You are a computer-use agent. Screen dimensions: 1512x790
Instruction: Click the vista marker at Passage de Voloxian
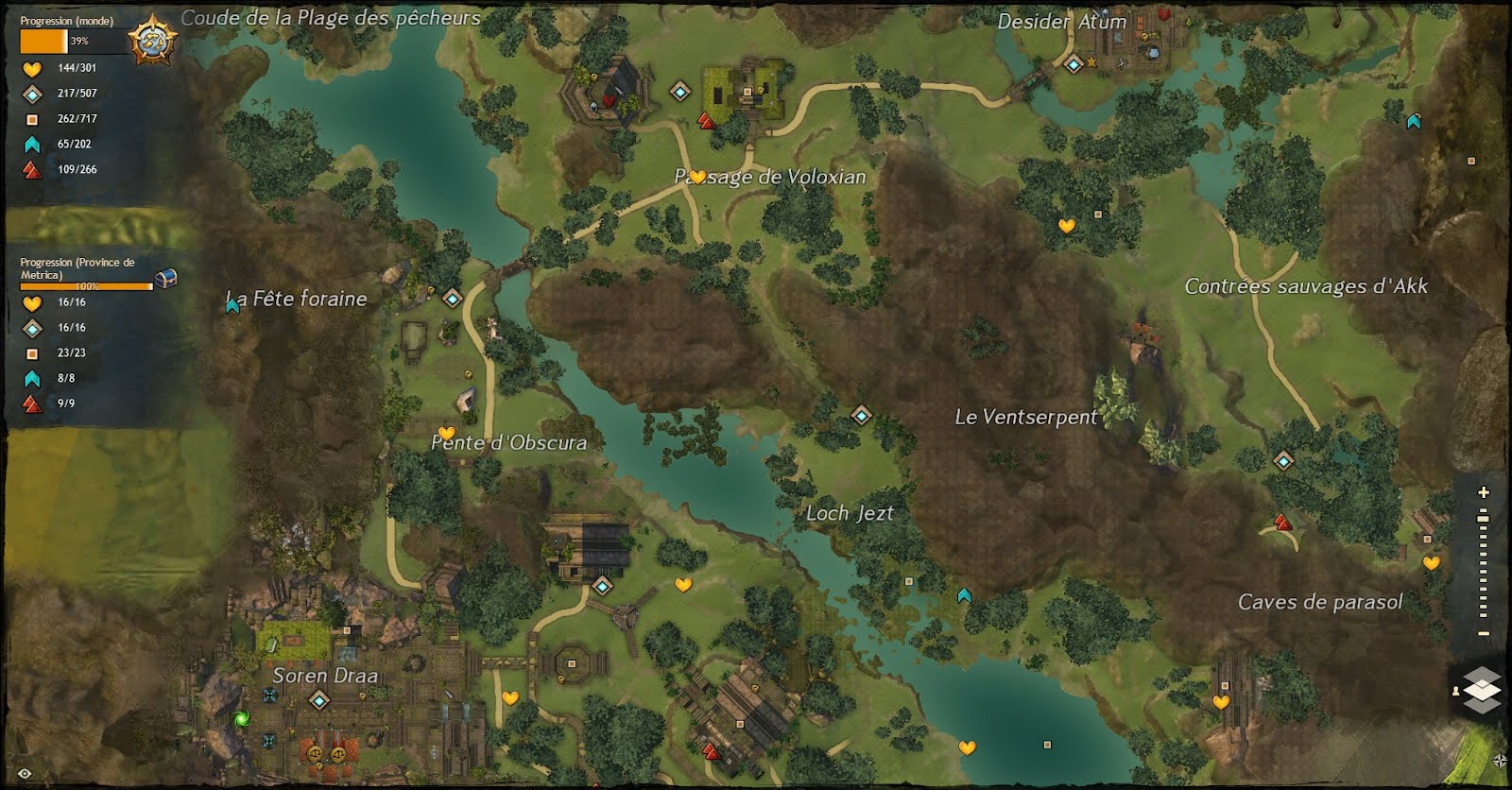pyautogui.click(x=704, y=121)
